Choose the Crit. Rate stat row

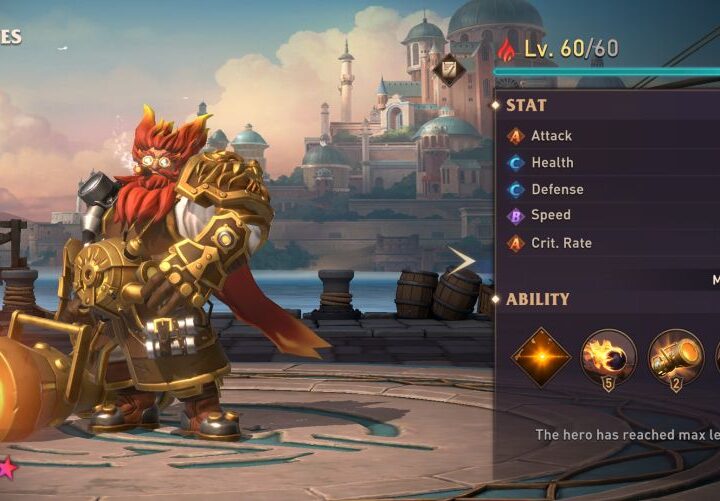click(x=561, y=243)
